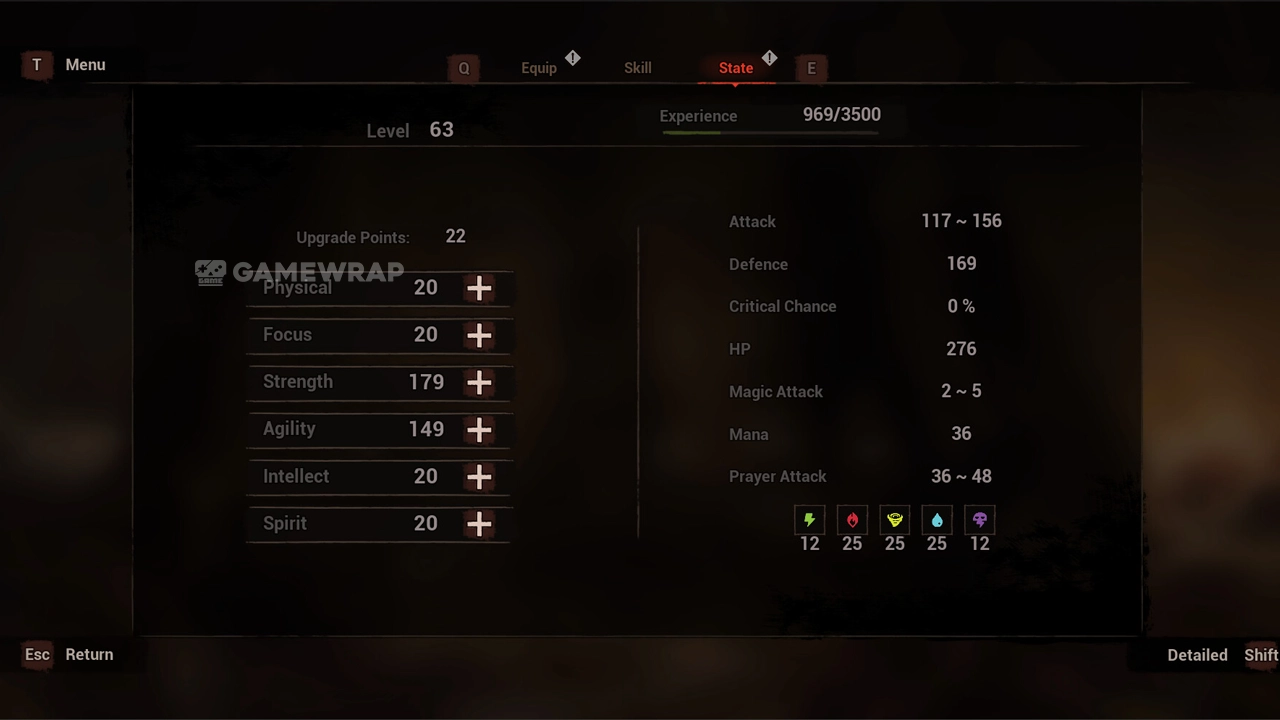Increase the Focus stat
This screenshot has height=720, width=1280.
click(479, 335)
